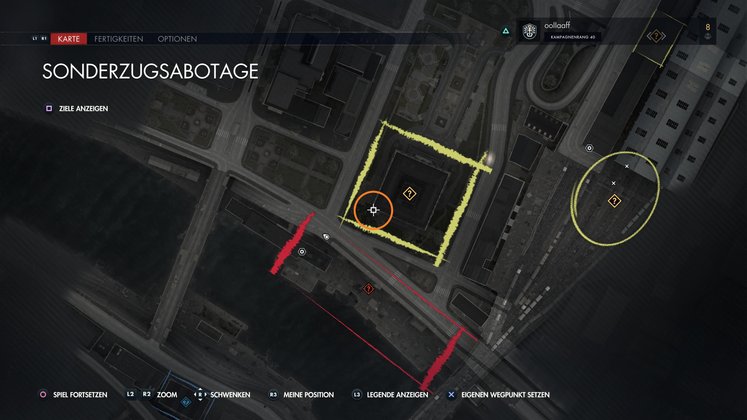This screenshot has height=420, width=747.
Task: Click the red question mark map marker
Action: [x=369, y=288]
